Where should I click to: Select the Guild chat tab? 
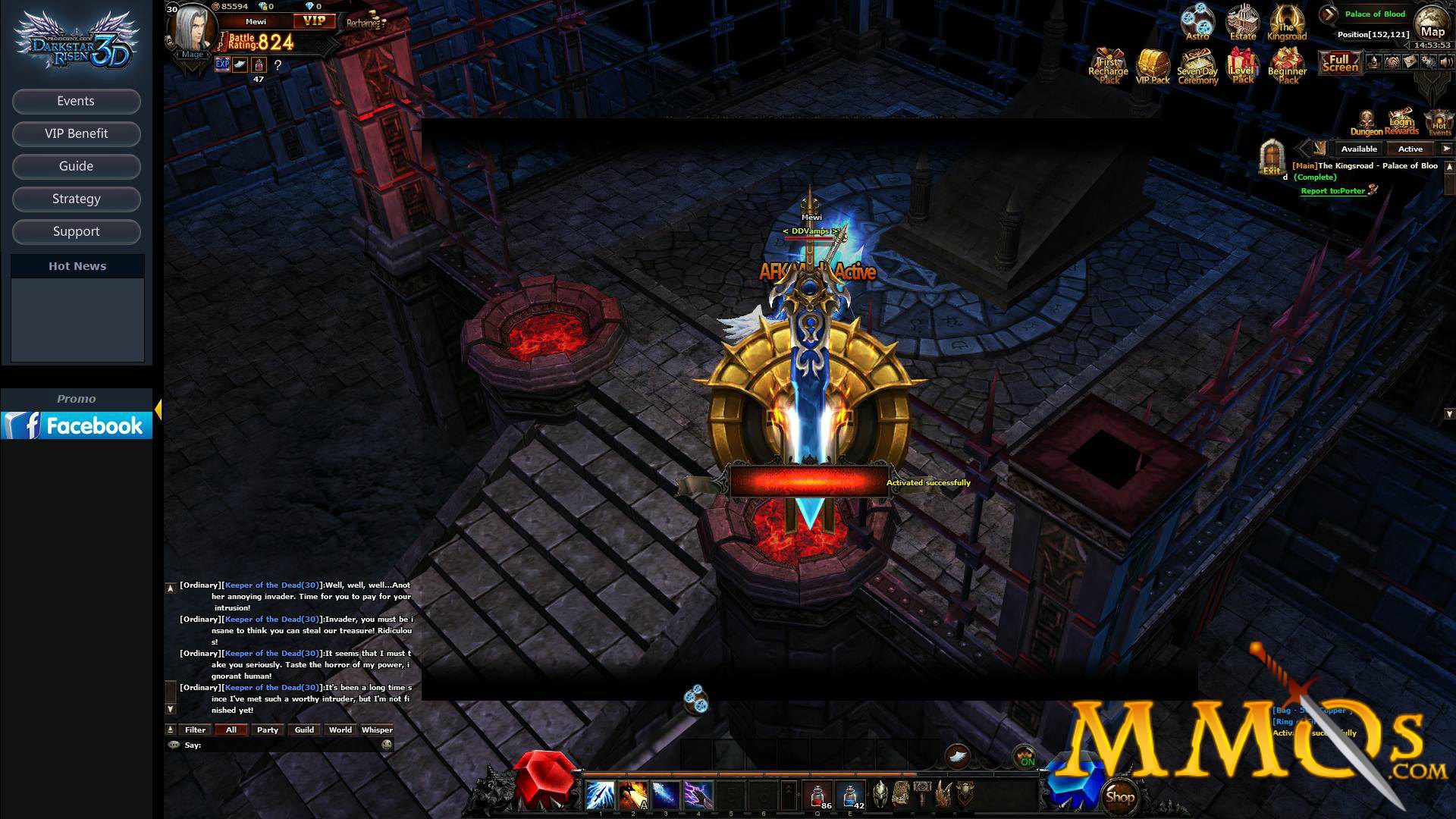click(x=304, y=730)
